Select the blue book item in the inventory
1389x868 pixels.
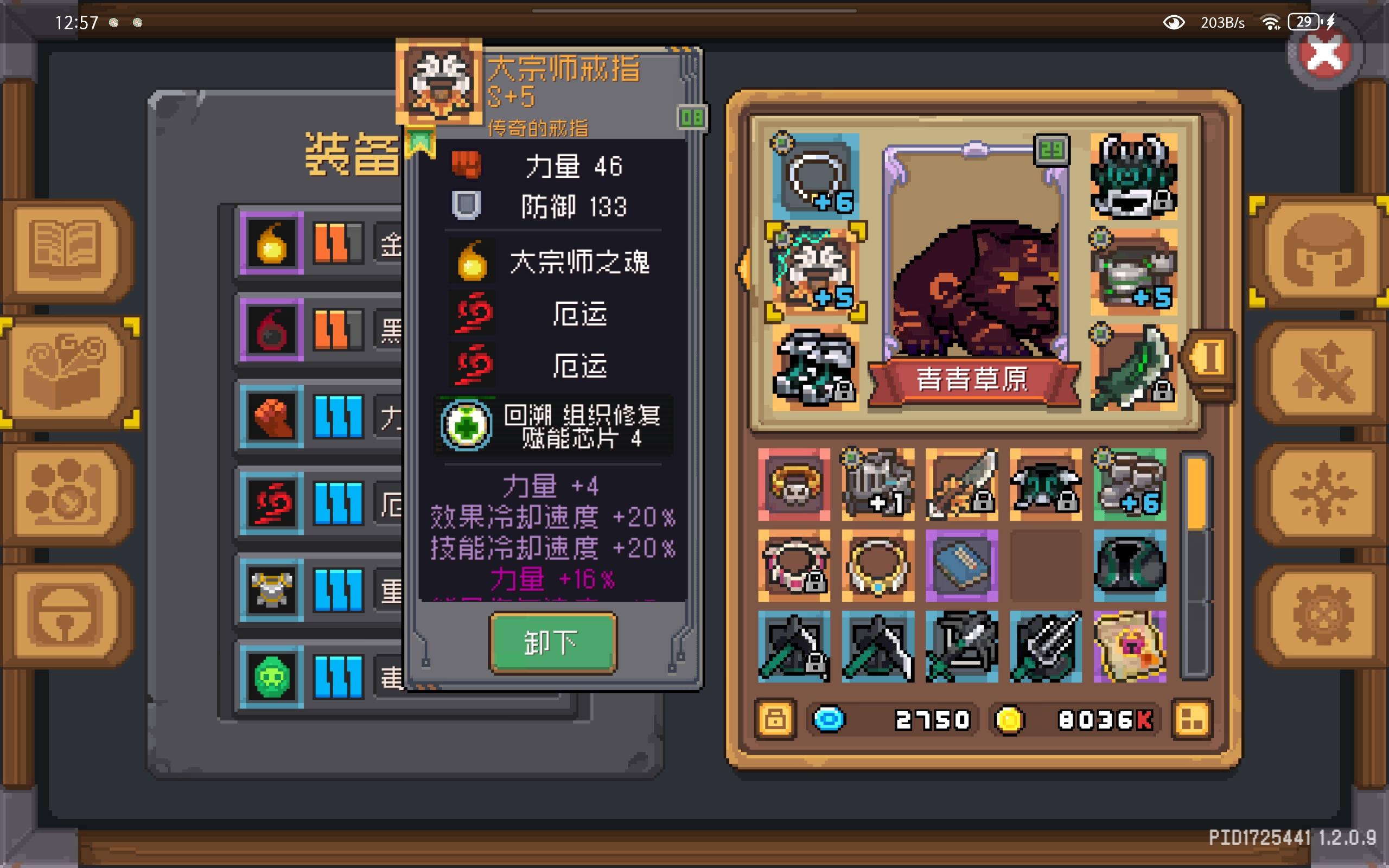[x=961, y=565]
